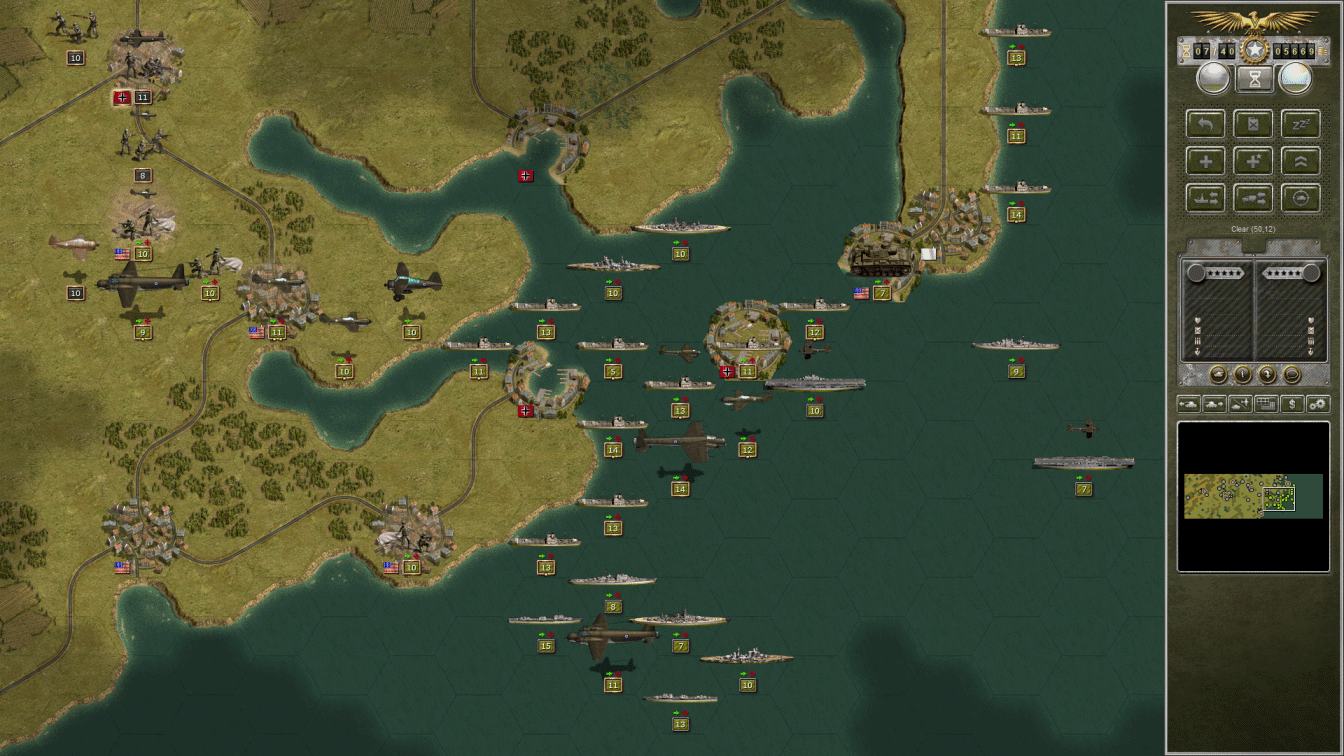Mount unit onto land transport
Viewport: 1344px width, 756px height.
tap(1253, 197)
